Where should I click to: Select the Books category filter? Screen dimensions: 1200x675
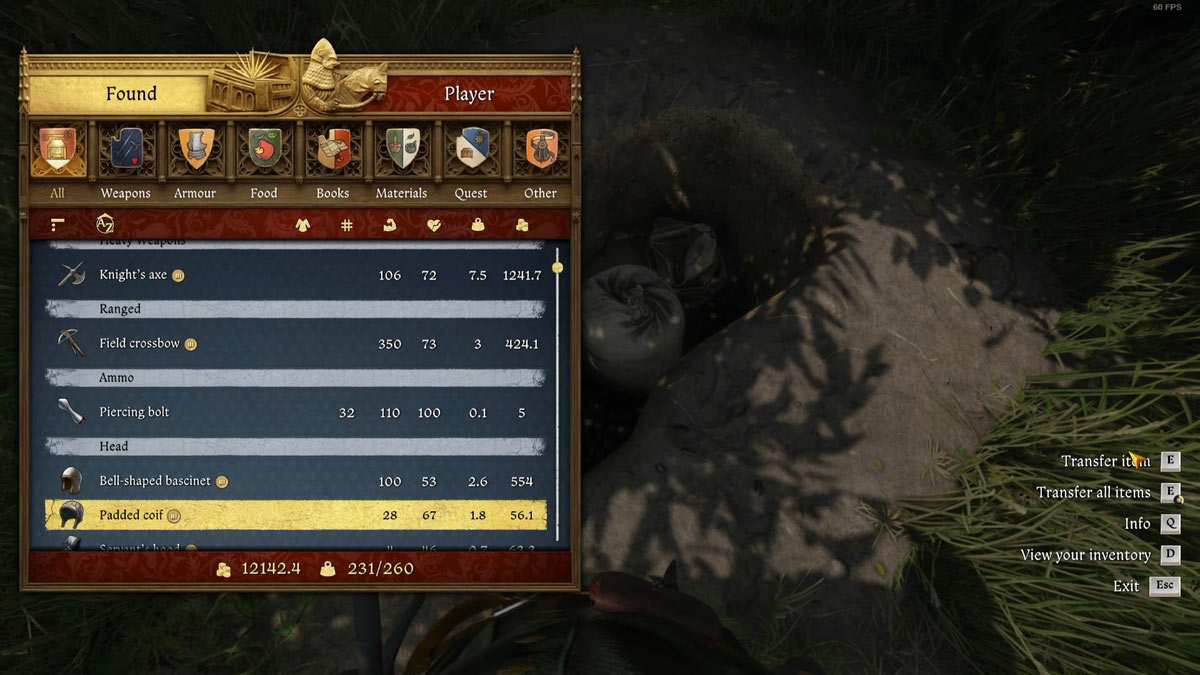(333, 150)
